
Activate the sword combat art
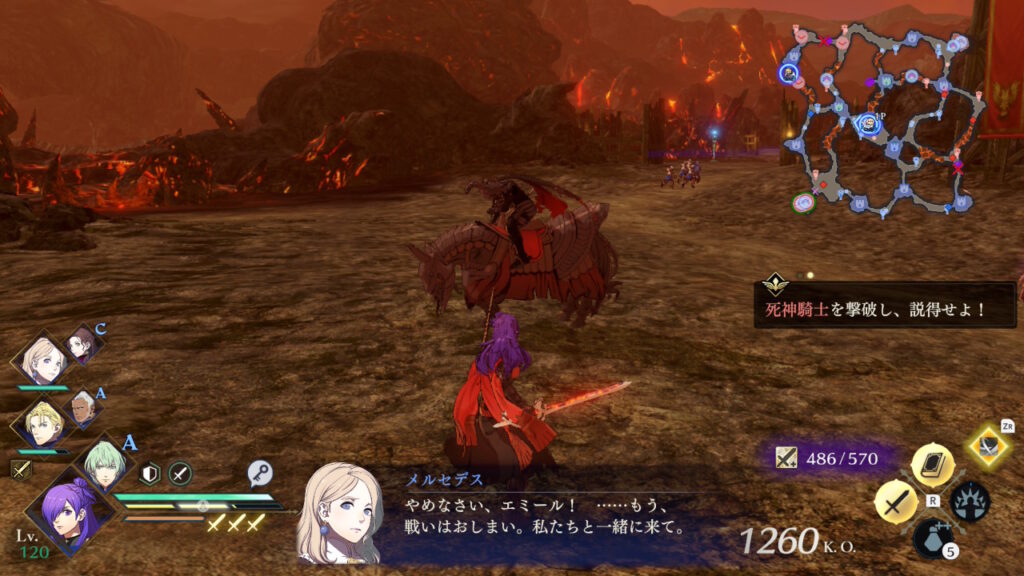click(x=896, y=500)
